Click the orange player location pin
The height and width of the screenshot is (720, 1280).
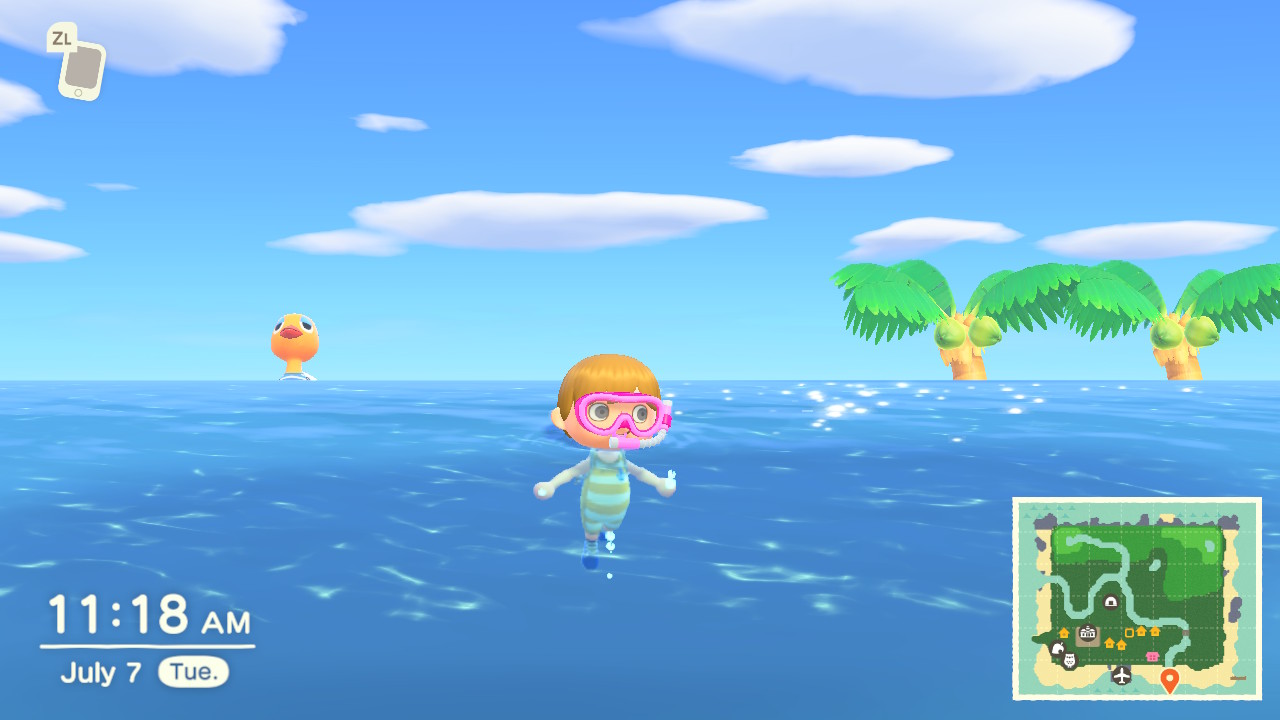(1170, 680)
